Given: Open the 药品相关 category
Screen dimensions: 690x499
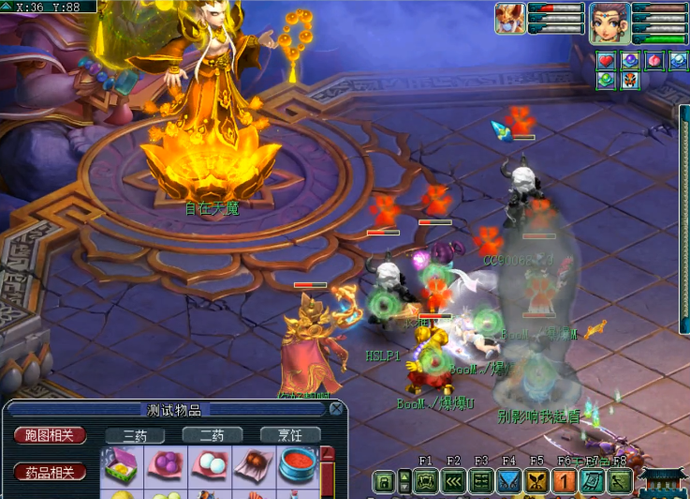Looking at the screenshot, I should [49, 470].
